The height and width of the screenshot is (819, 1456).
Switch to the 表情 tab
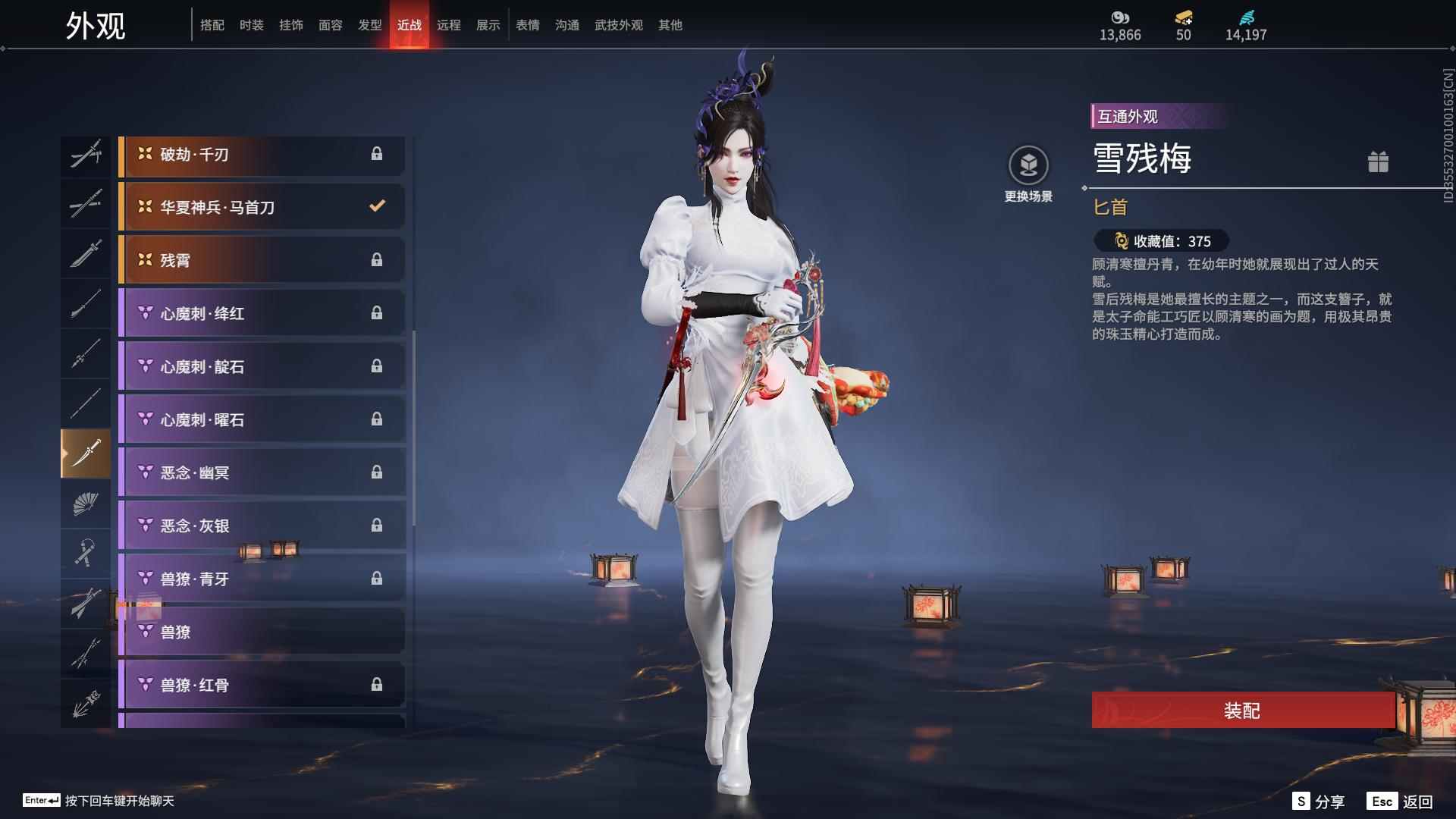pyautogui.click(x=527, y=24)
